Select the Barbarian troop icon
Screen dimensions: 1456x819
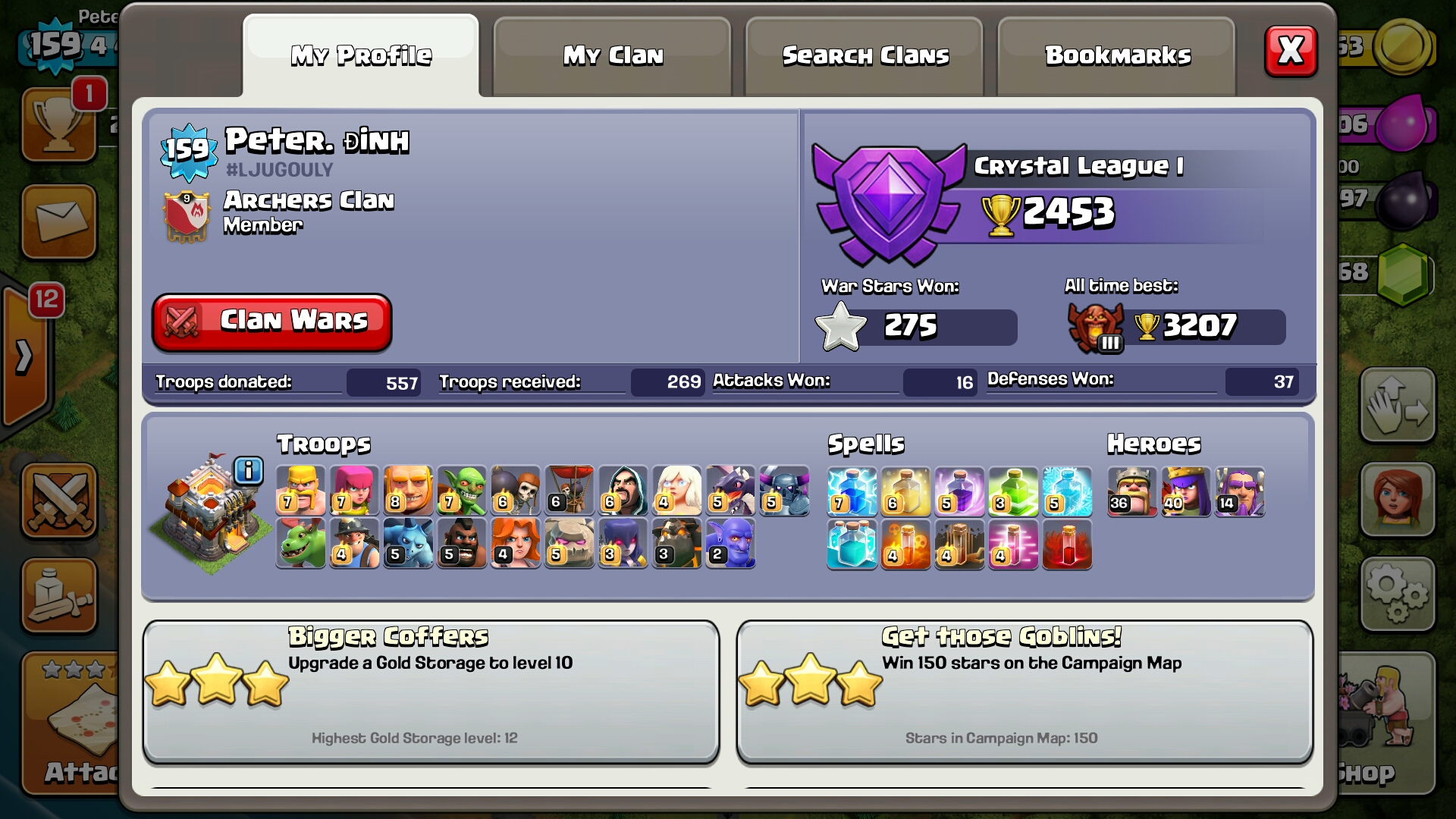(300, 491)
